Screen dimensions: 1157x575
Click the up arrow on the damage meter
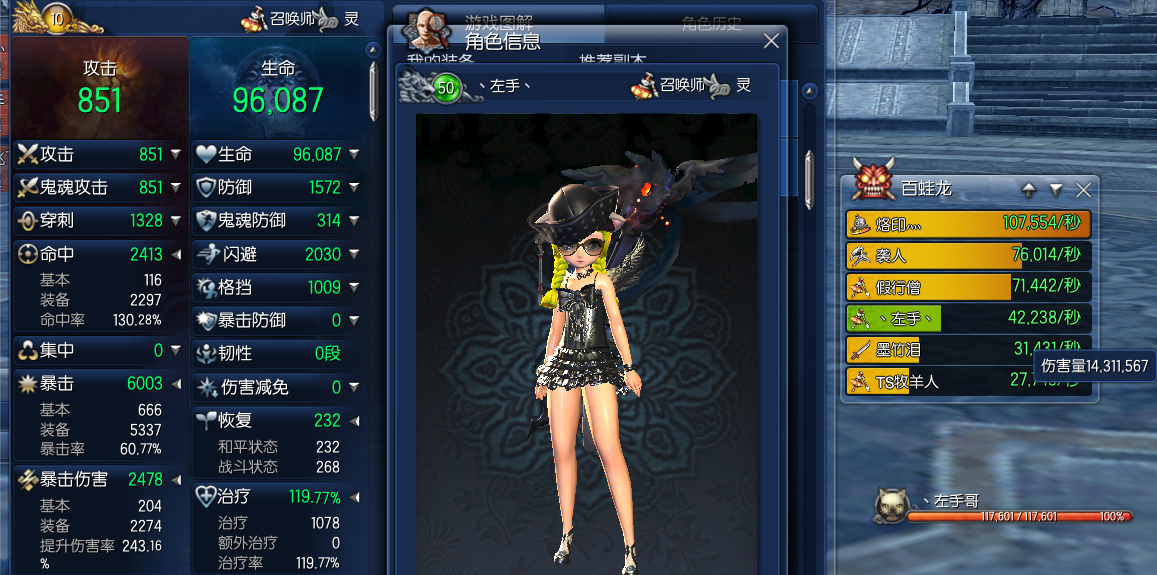(x=1028, y=189)
